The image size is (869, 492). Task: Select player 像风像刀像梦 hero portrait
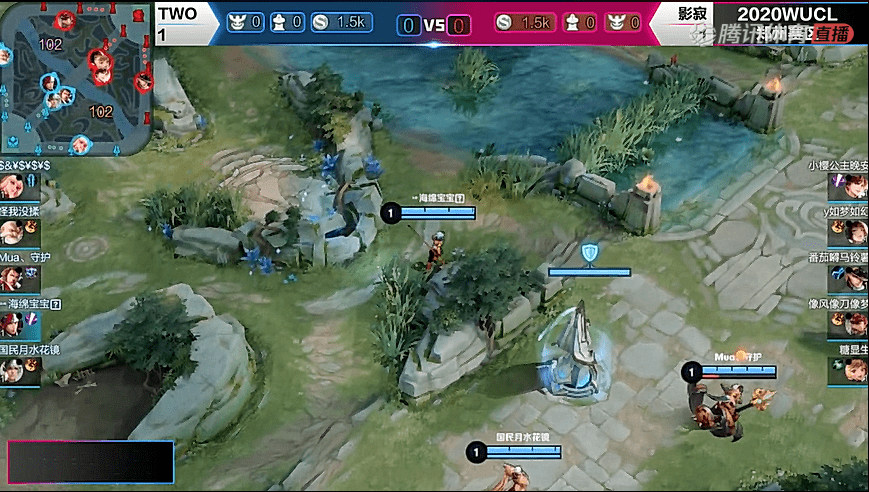click(853, 324)
